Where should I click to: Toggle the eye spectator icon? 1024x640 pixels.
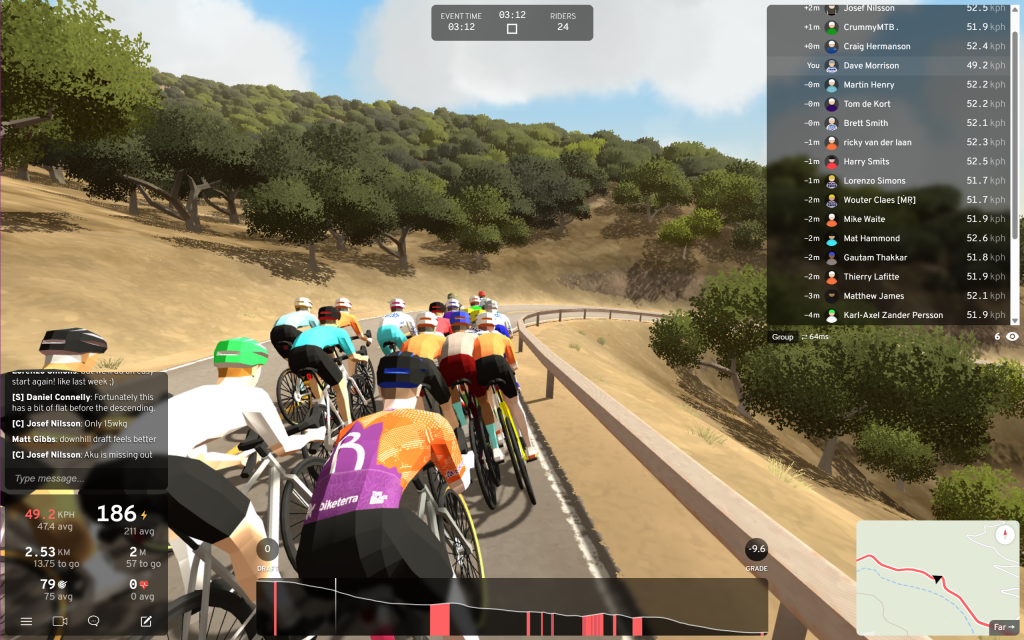1012,337
